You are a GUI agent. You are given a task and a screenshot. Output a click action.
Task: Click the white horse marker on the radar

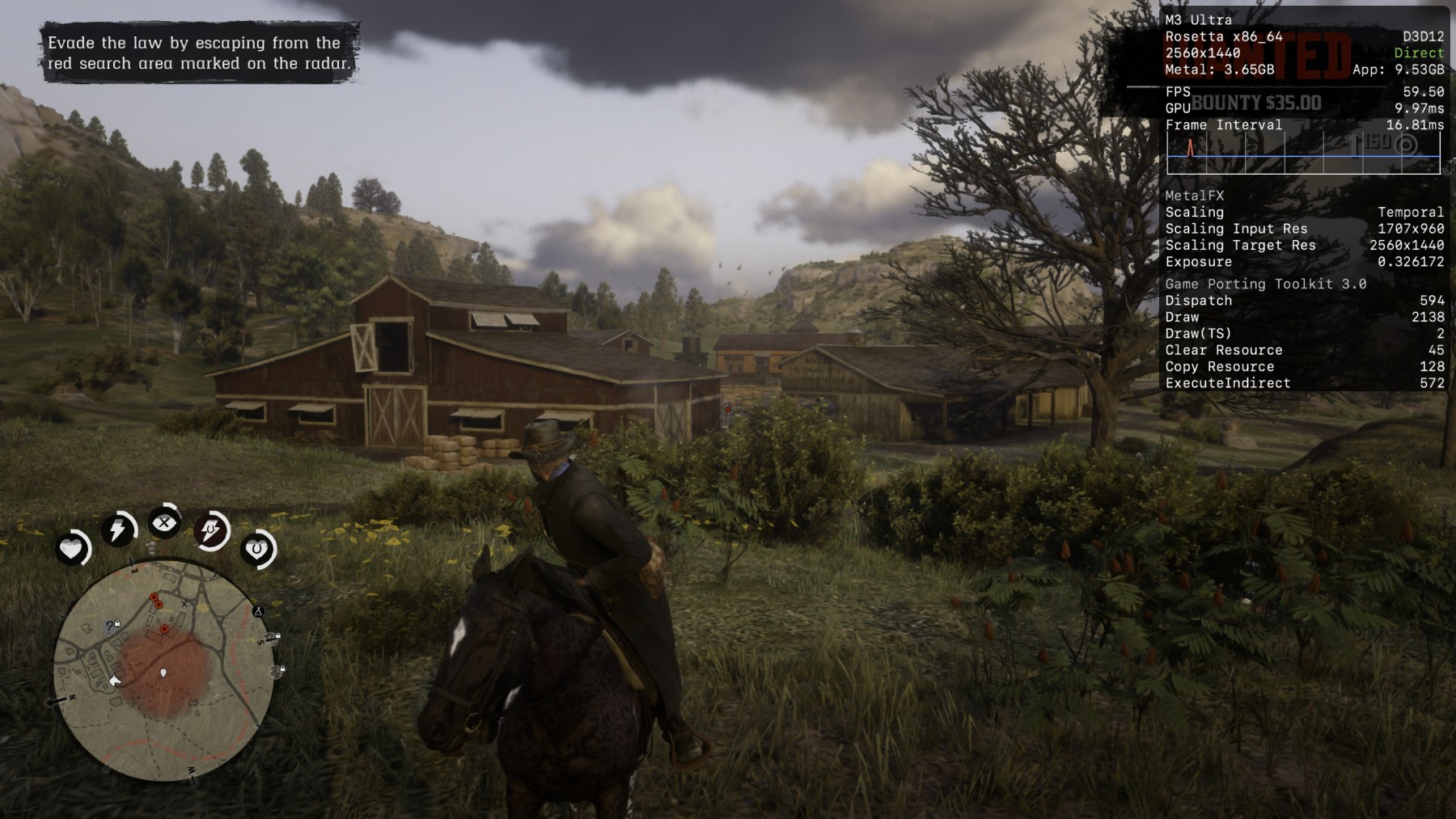click(x=115, y=681)
